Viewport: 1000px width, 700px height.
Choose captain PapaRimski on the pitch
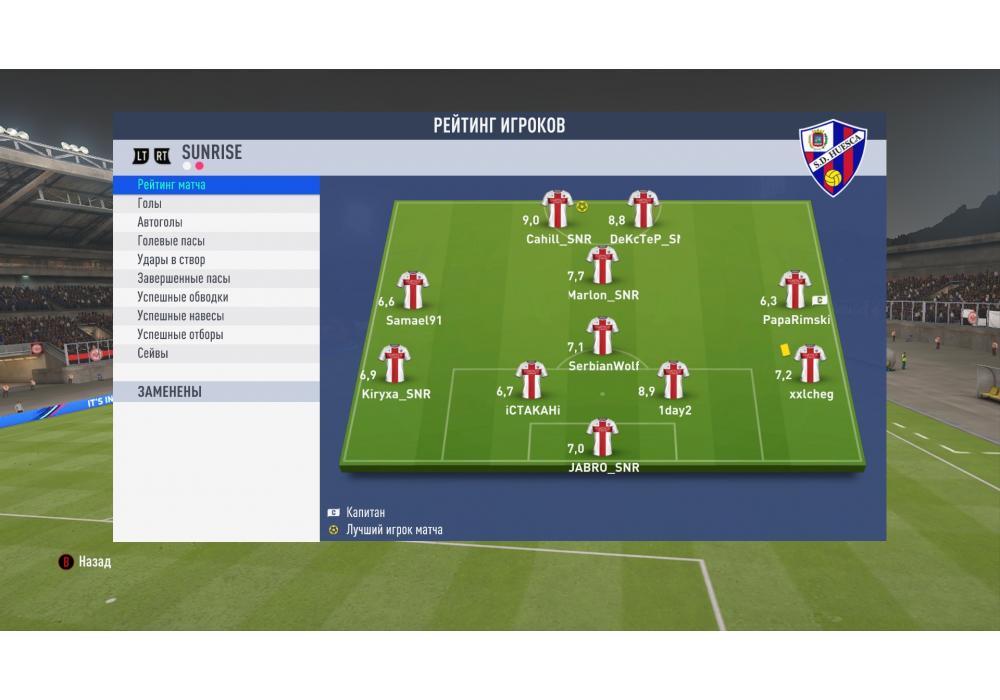(794, 290)
